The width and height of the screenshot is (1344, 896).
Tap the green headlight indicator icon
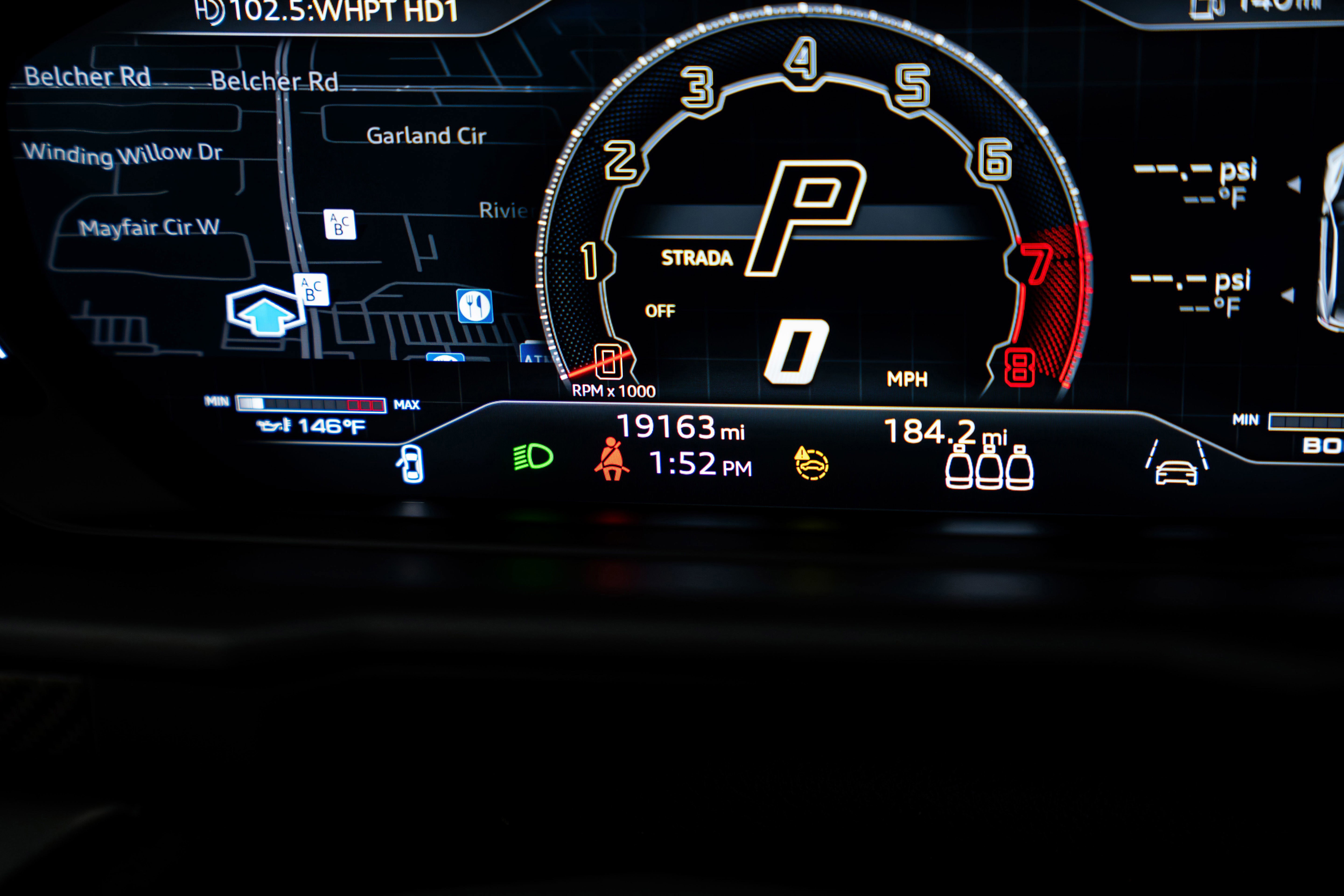[533, 457]
